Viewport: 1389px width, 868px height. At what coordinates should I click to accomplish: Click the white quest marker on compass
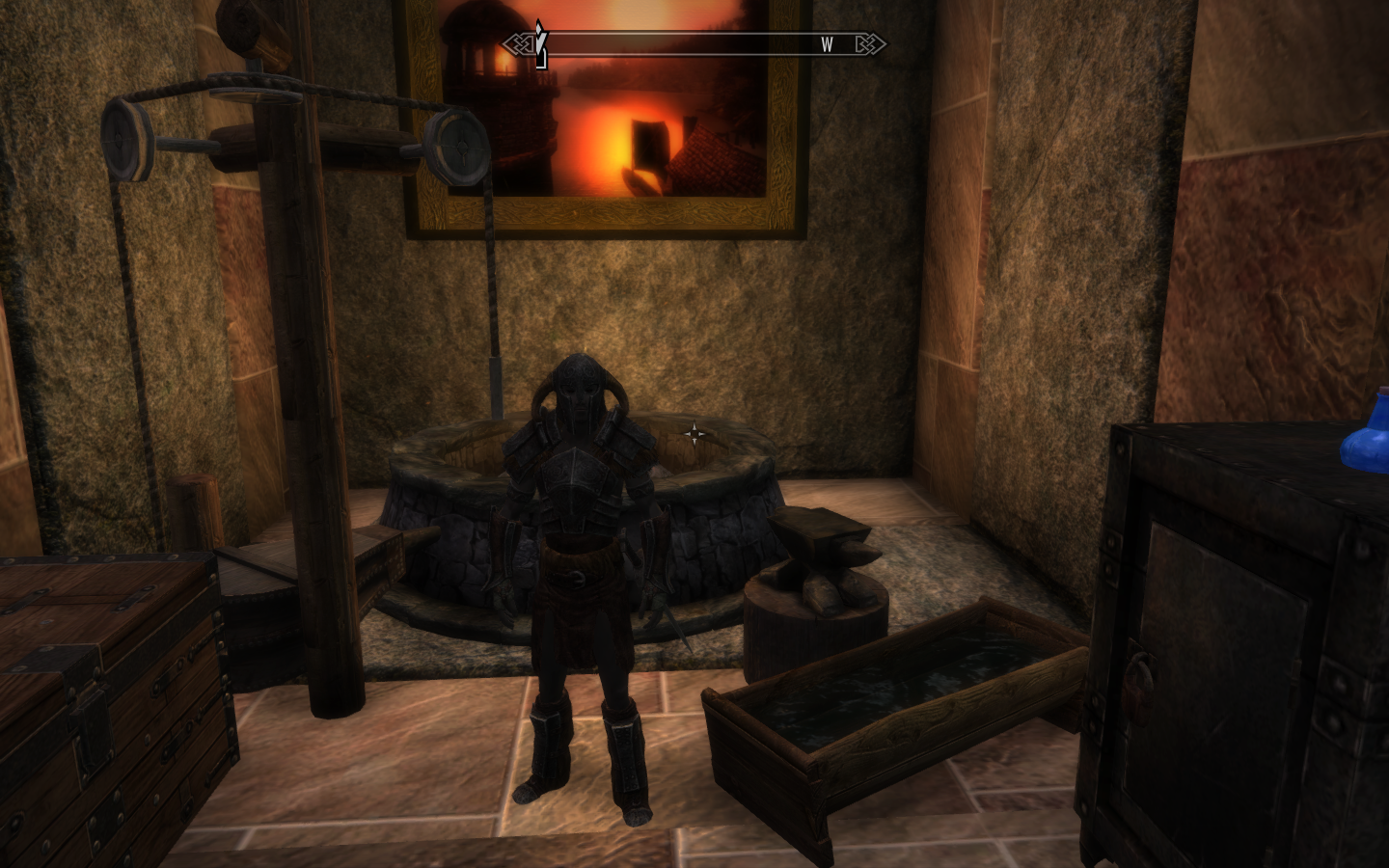[x=541, y=42]
